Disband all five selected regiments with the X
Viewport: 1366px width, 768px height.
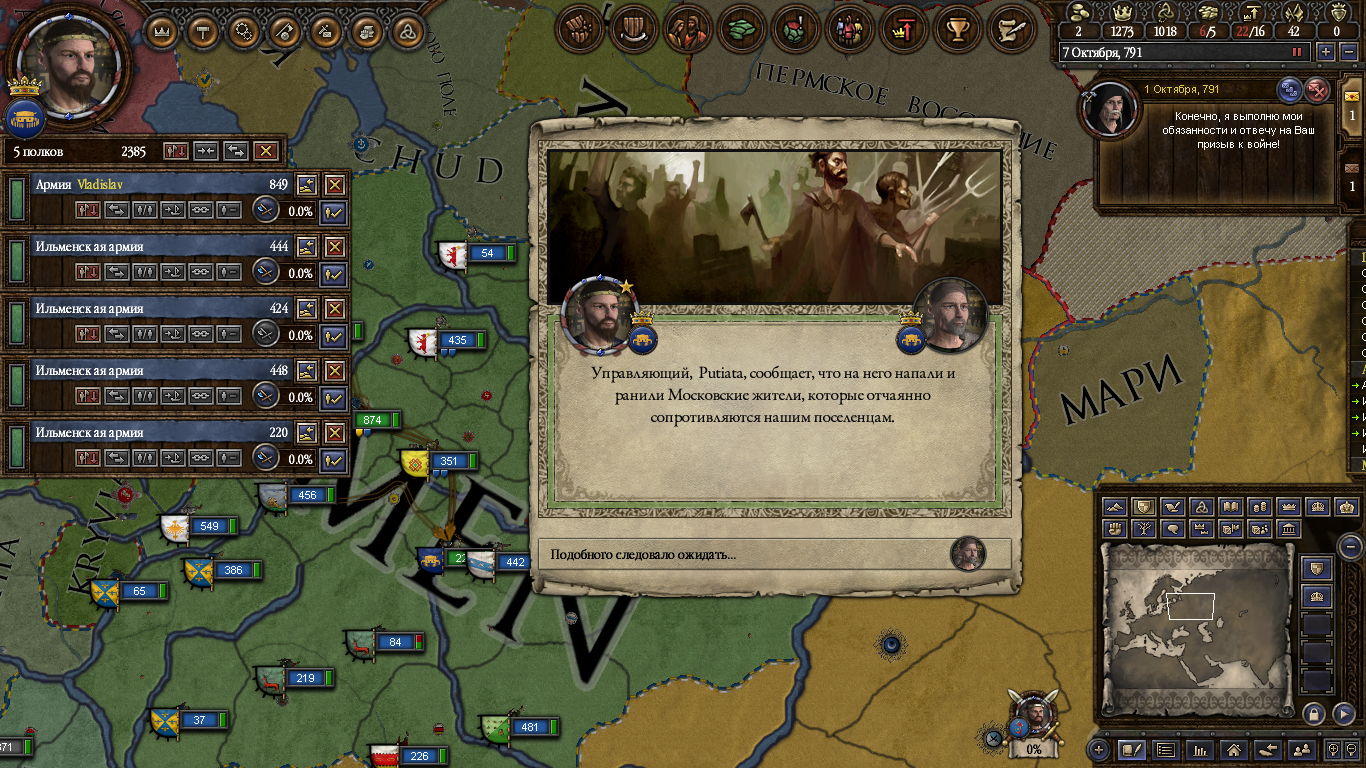pyautogui.click(x=265, y=151)
